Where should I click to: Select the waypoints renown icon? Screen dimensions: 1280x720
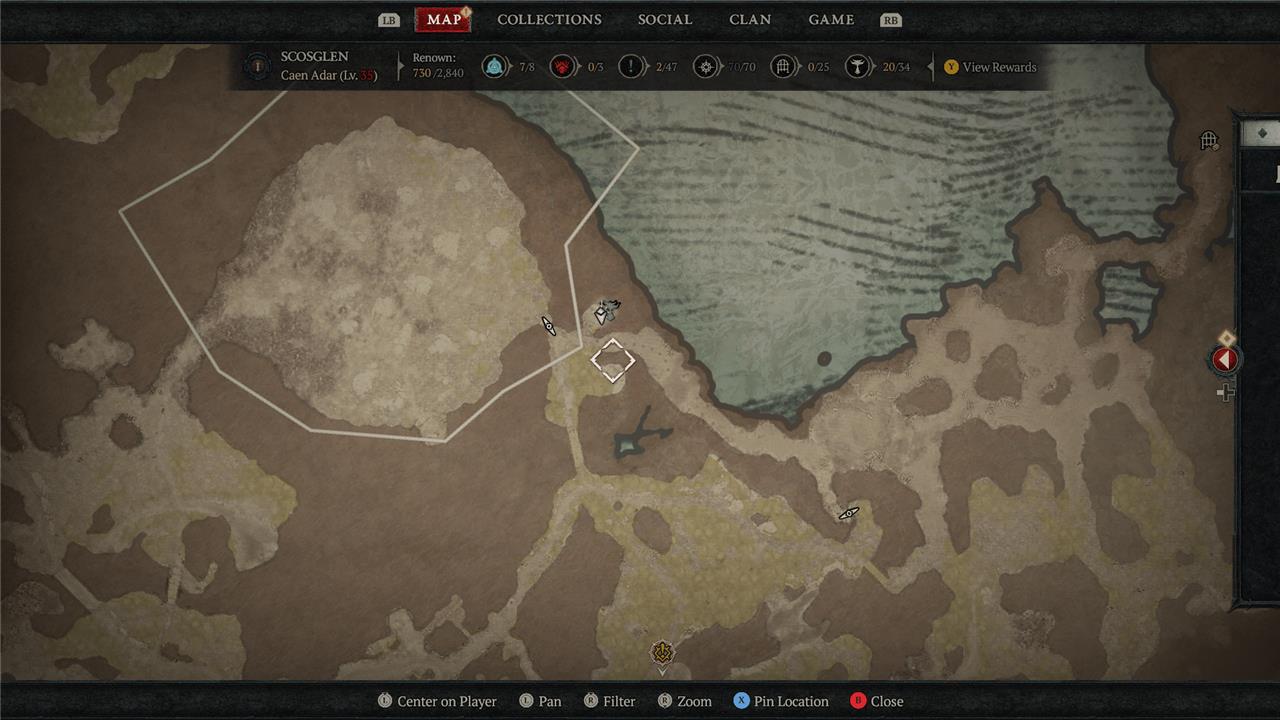[492, 67]
